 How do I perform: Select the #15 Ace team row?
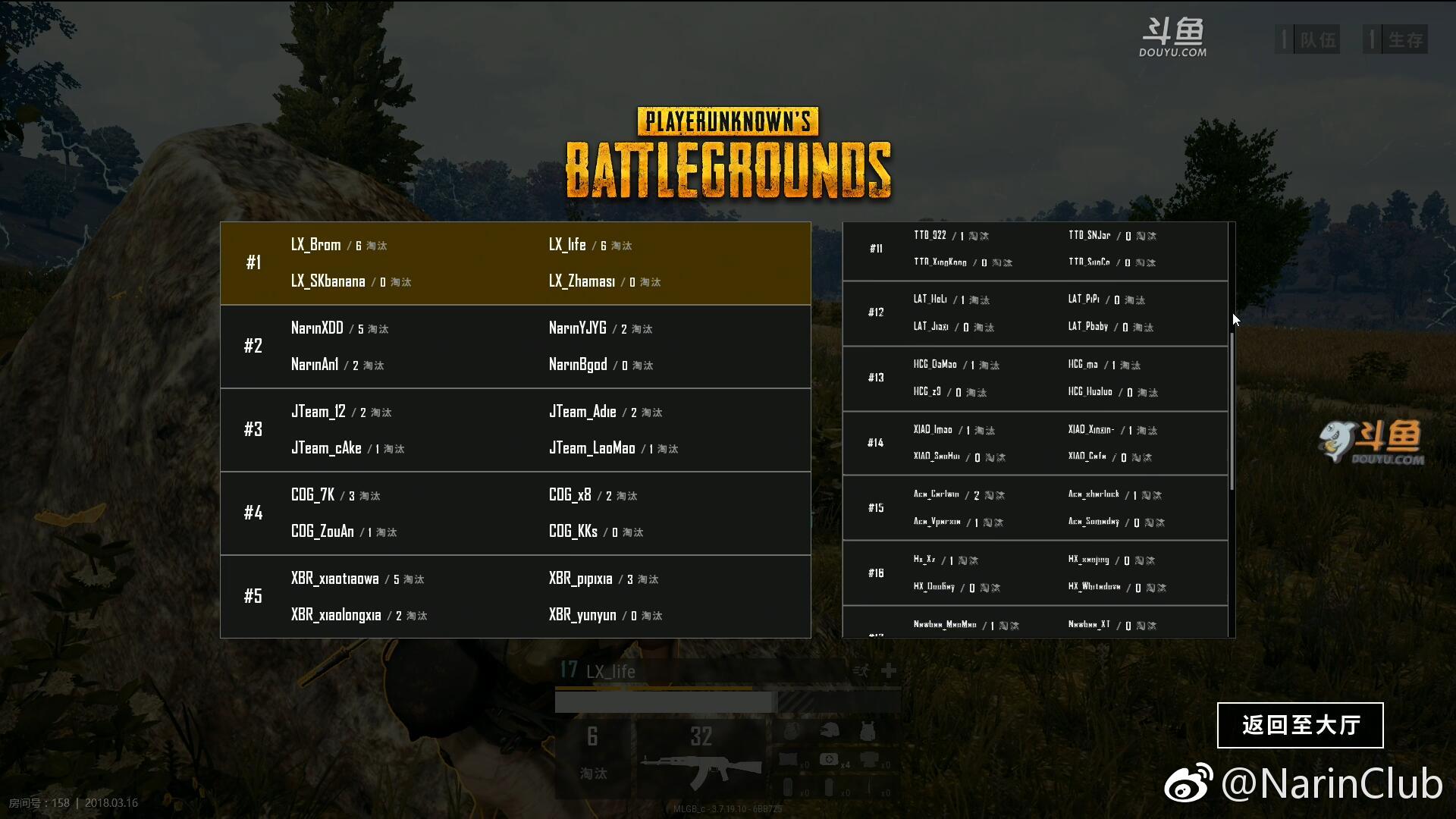(x=1035, y=508)
